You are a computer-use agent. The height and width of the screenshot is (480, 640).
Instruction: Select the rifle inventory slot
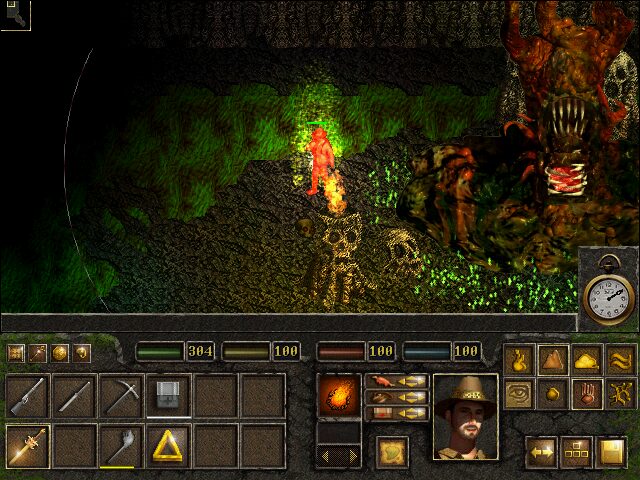[28, 397]
